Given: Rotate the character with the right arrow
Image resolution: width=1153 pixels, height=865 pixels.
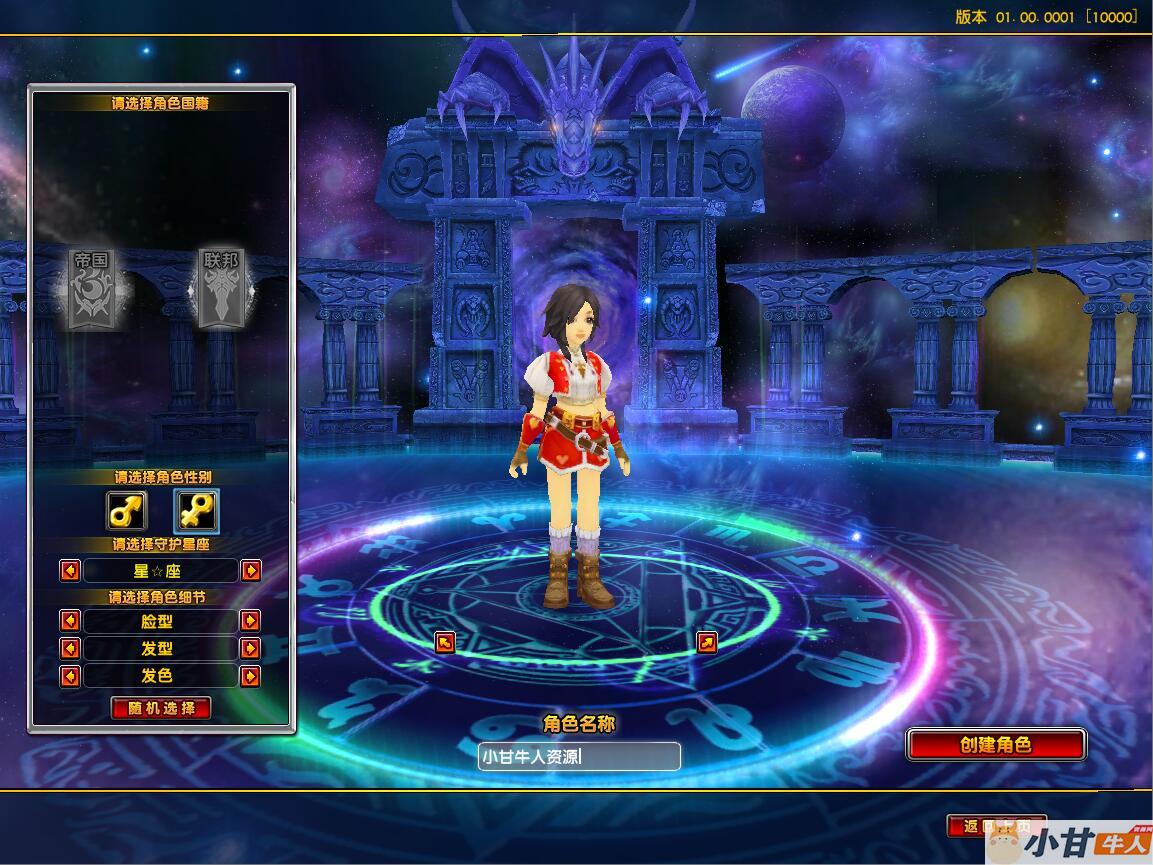Looking at the screenshot, I should point(707,642).
